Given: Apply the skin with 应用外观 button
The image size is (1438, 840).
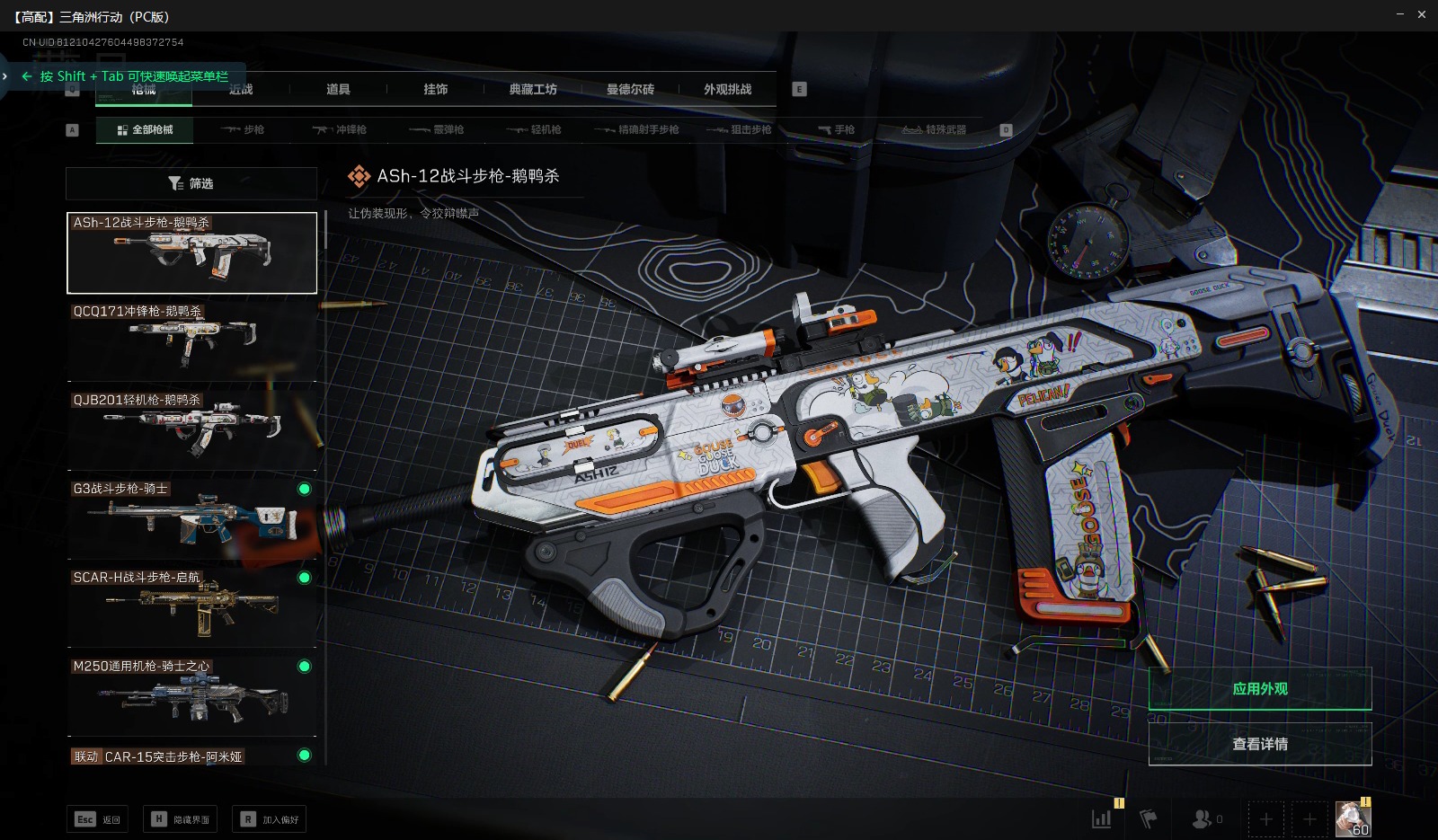Looking at the screenshot, I should click(x=1259, y=689).
